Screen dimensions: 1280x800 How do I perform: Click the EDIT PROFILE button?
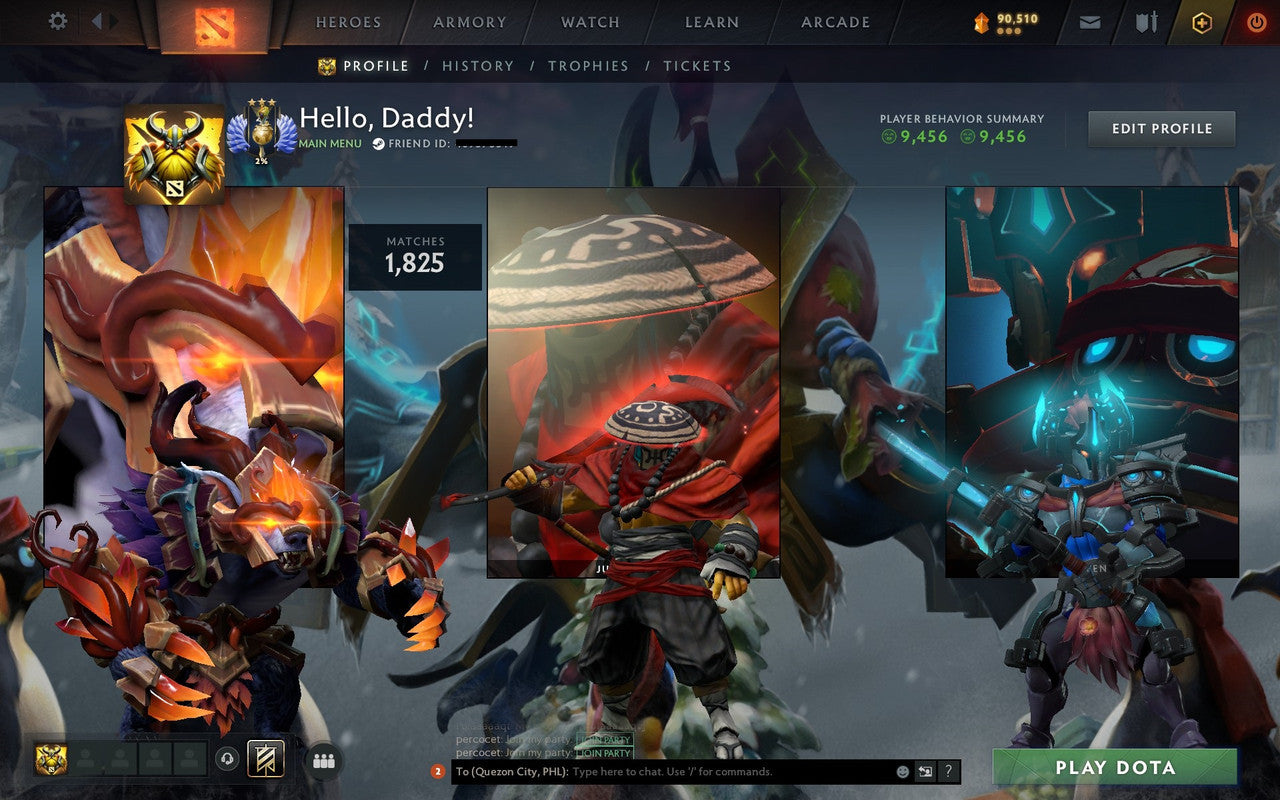tap(1160, 128)
